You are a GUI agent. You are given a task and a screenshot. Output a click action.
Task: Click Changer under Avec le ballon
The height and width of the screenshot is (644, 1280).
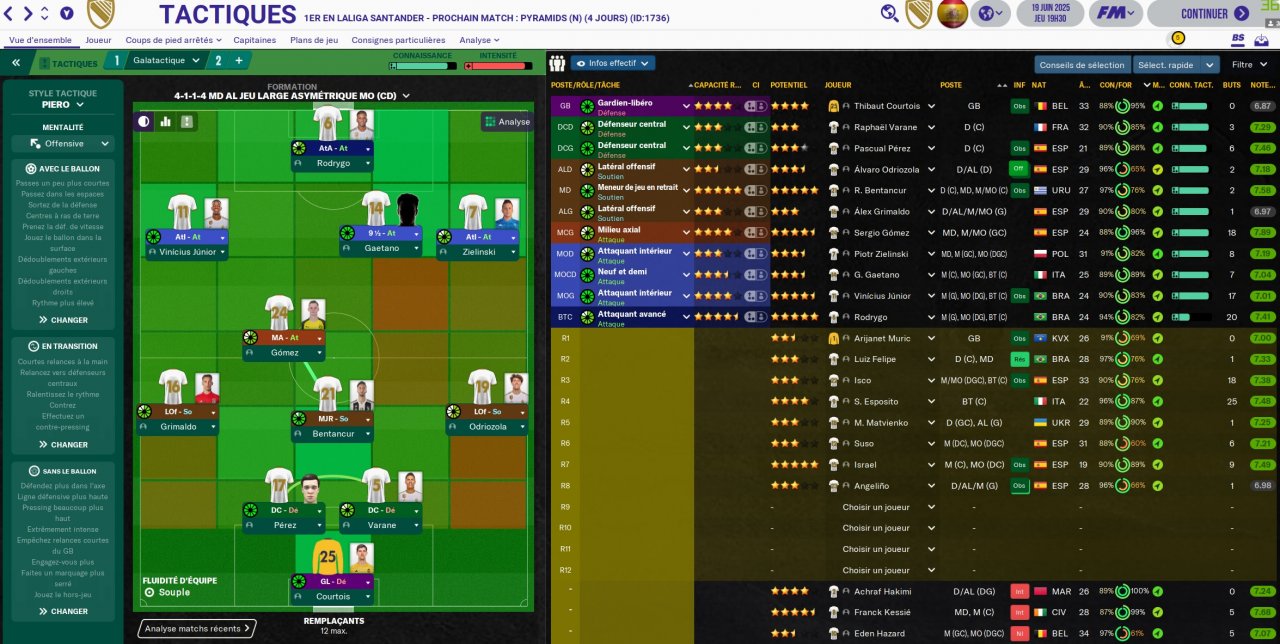coord(63,320)
